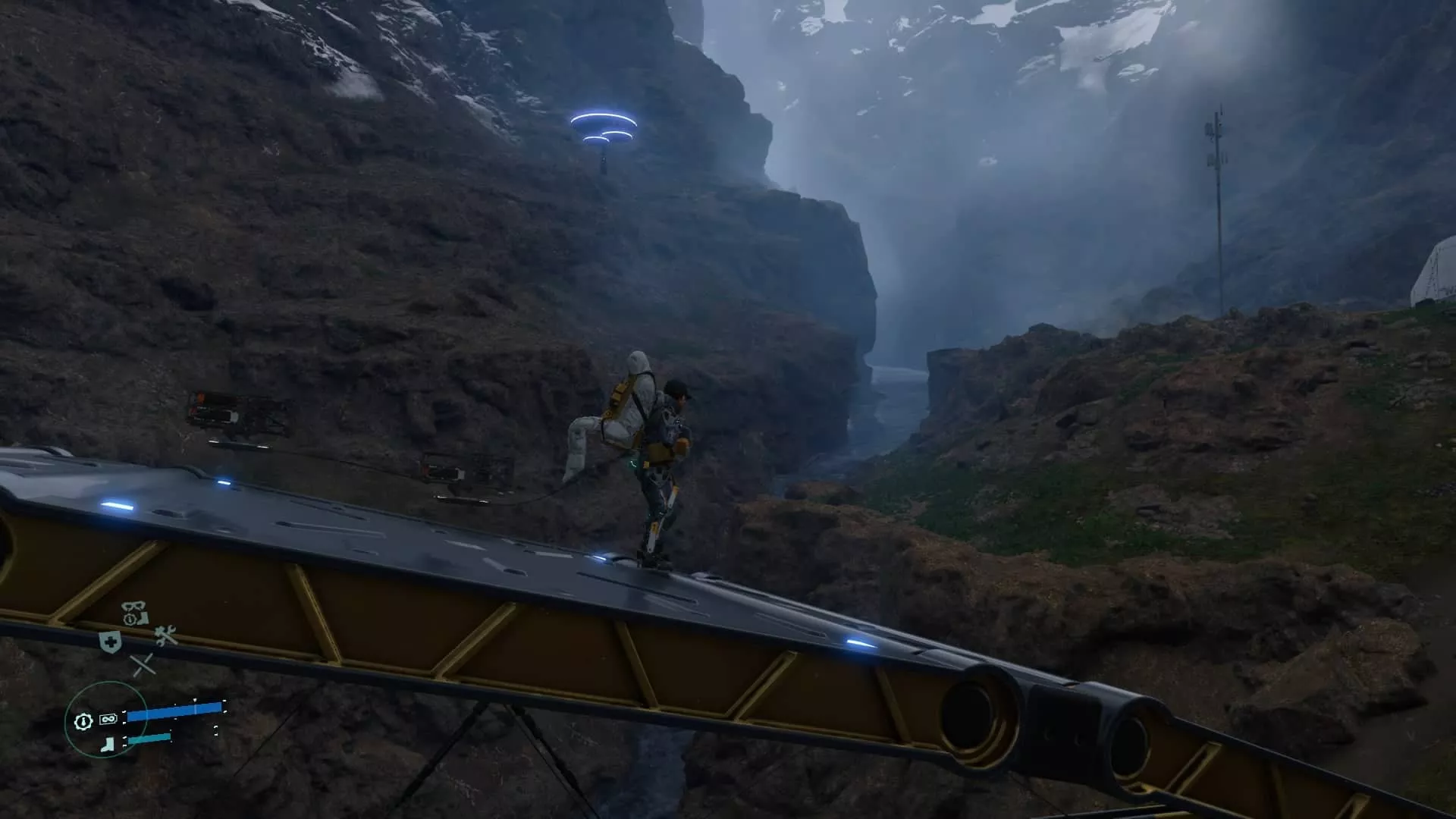Select the gear-shaped stamina compass icon
The width and height of the screenshot is (1456, 819).
coord(83,721)
